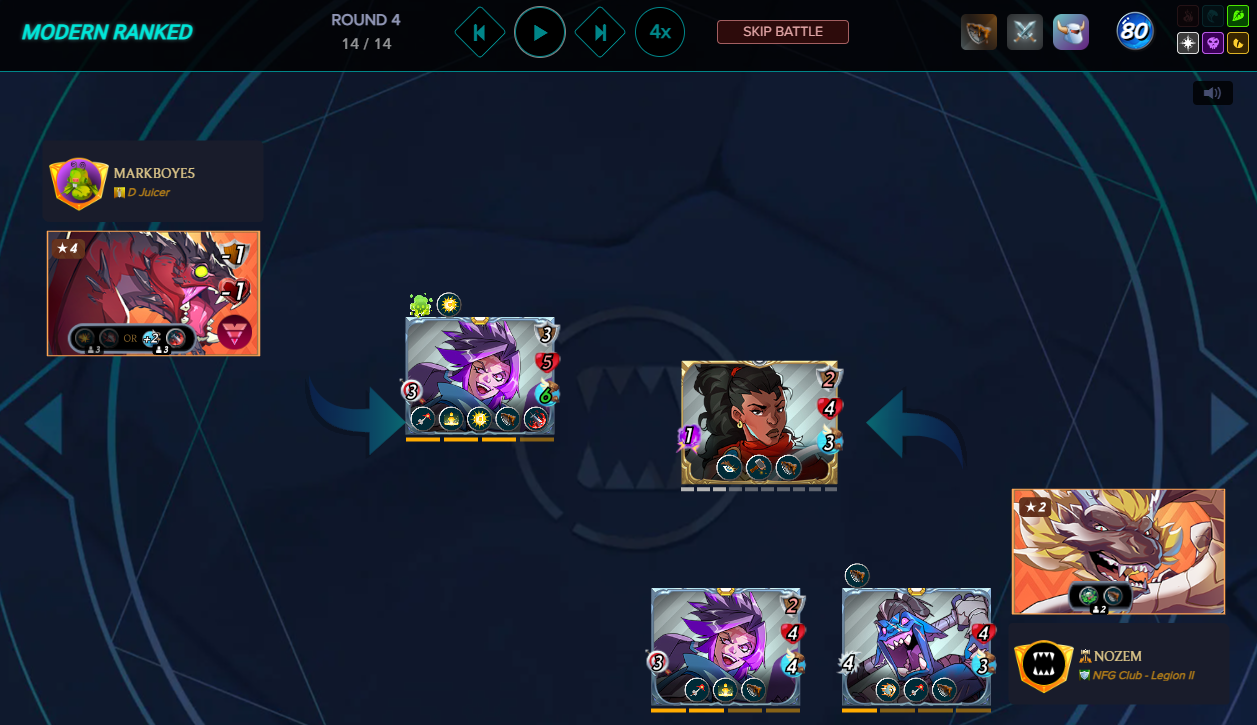Play the battle replay
This screenshot has width=1257, height=725.
[x=540, y=32]
